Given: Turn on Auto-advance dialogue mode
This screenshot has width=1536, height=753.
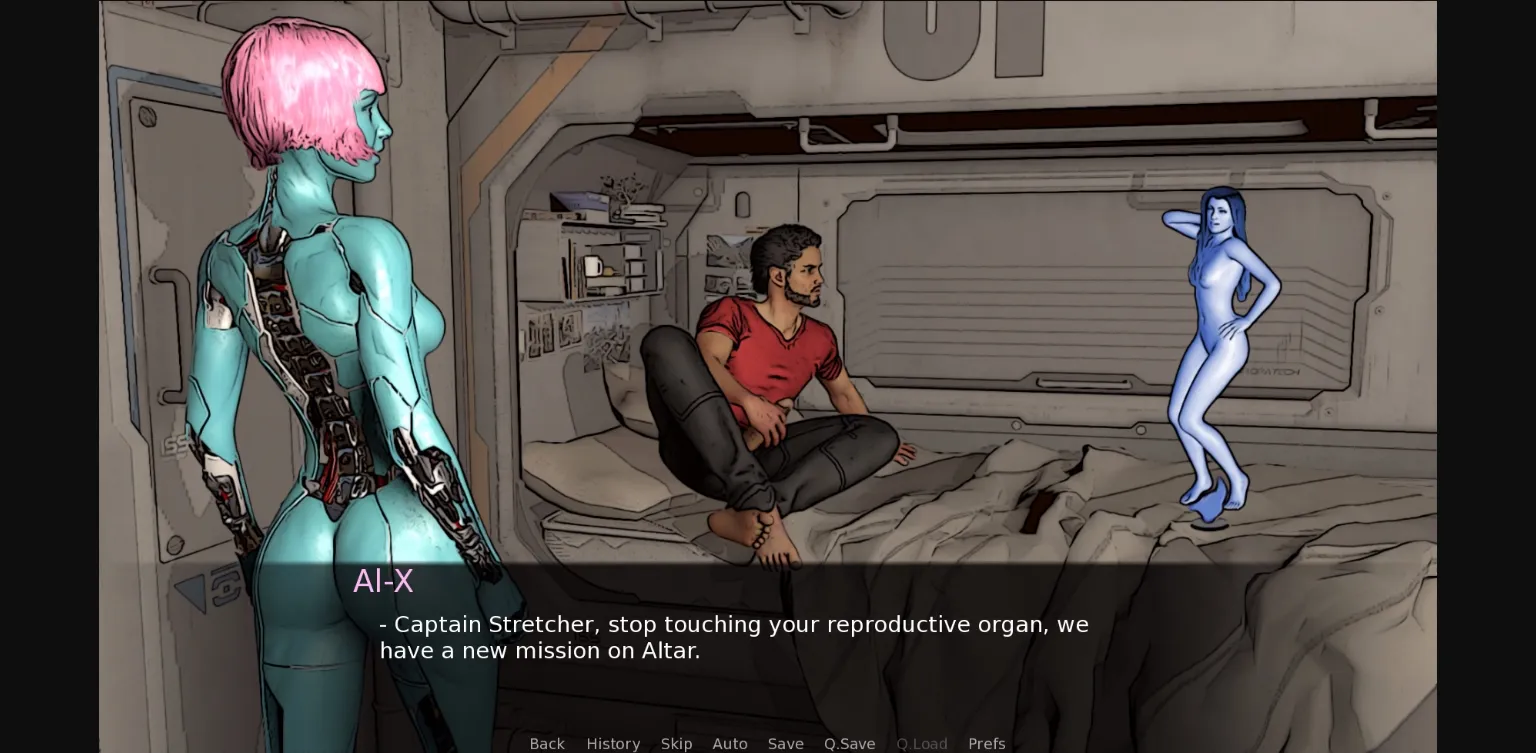Looking at the screenshot, I should (x=730, y=744).
